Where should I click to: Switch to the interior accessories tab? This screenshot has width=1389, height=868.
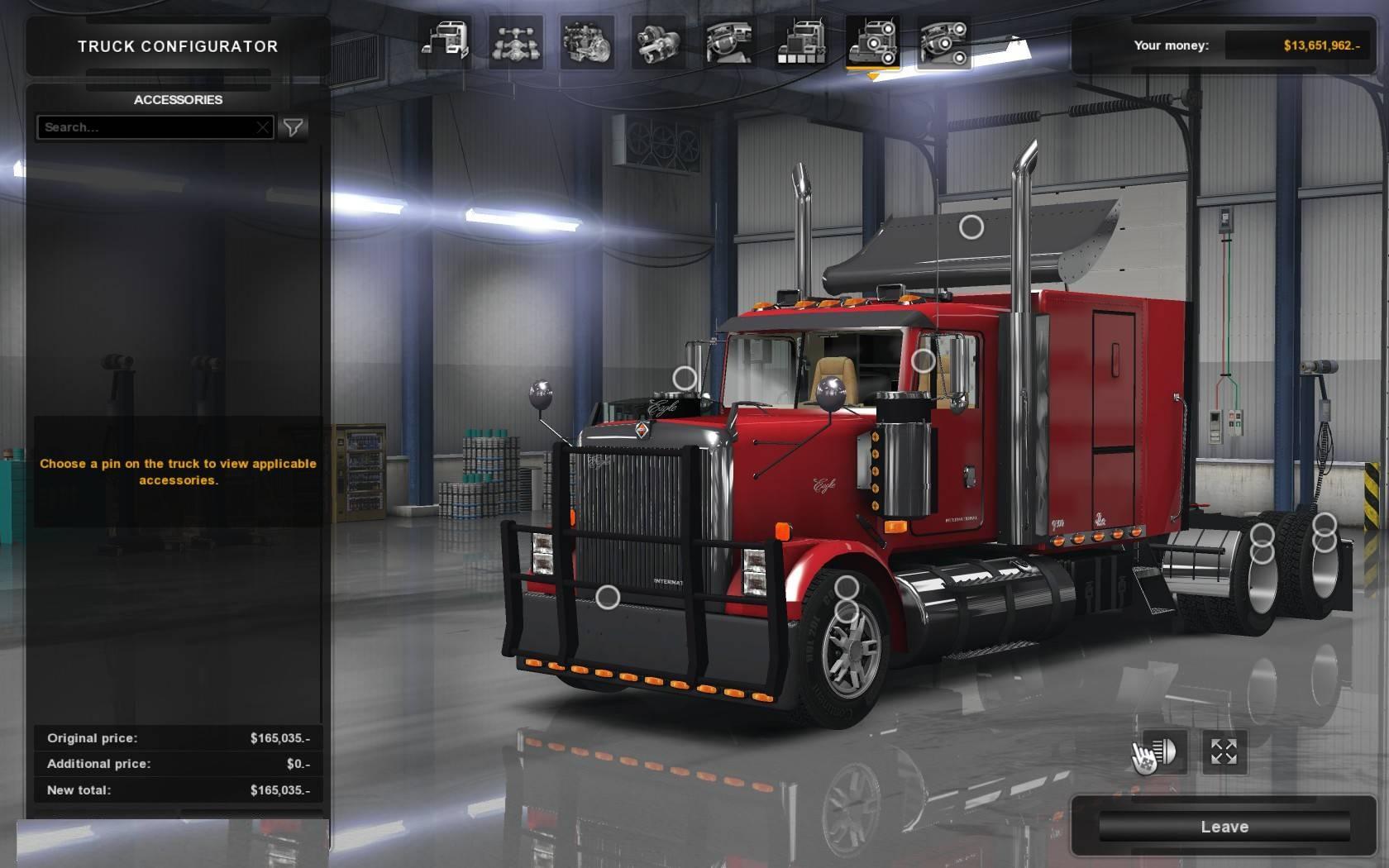(x=943, y=42)
